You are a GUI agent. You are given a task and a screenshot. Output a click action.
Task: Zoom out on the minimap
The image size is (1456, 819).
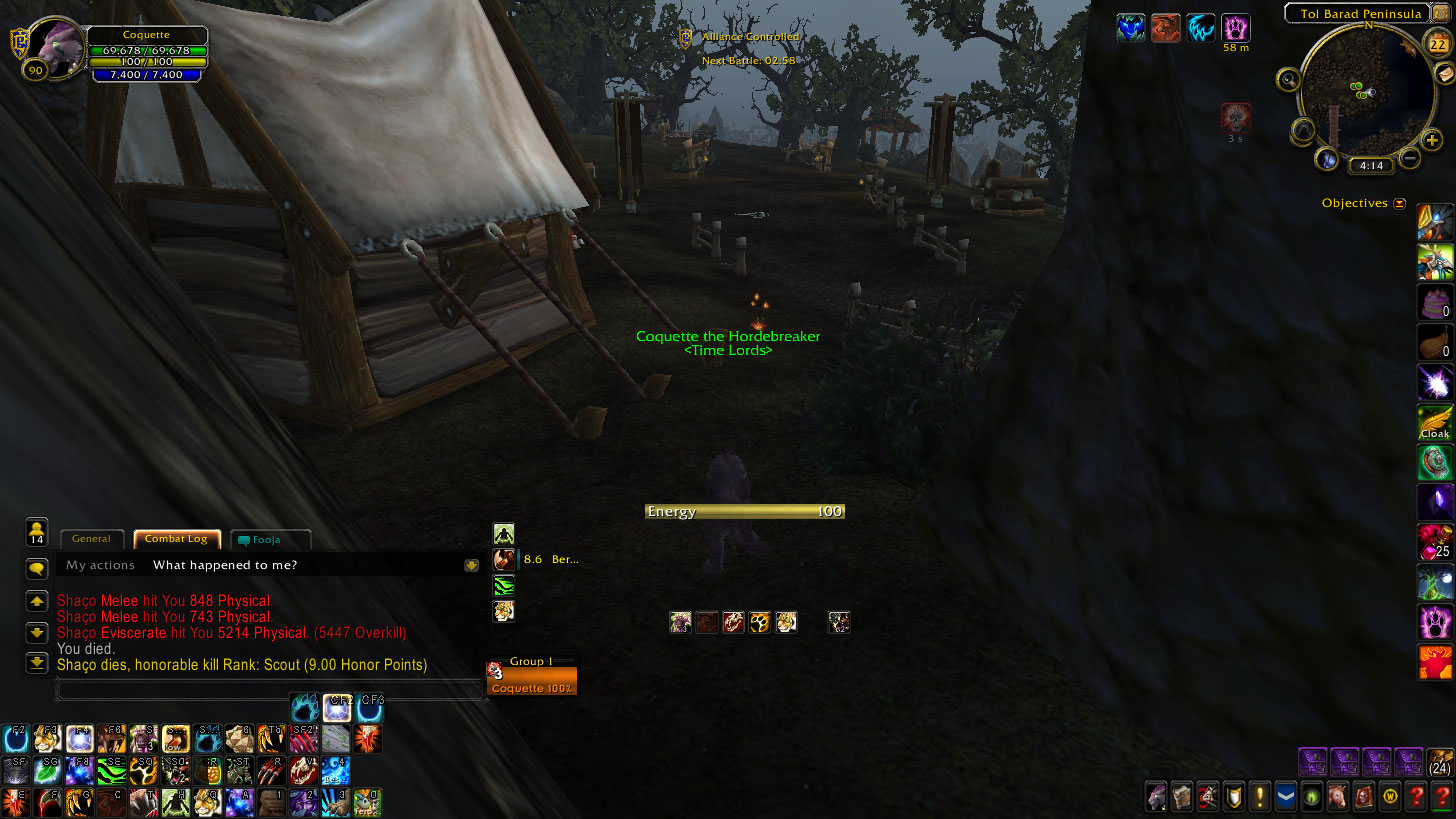click(x=1409, y=157)
